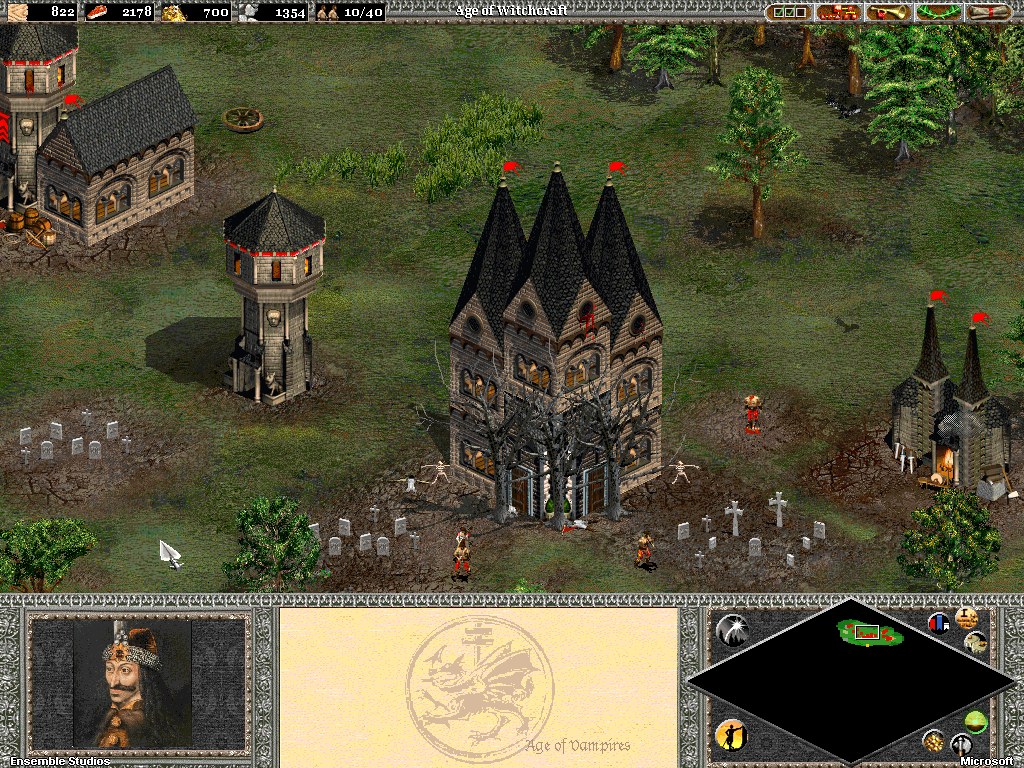Image resolution: width=1024 pixels, height=768 pixels.
Task: Switch minimap to combat mode sword icon
Action: 962,744
